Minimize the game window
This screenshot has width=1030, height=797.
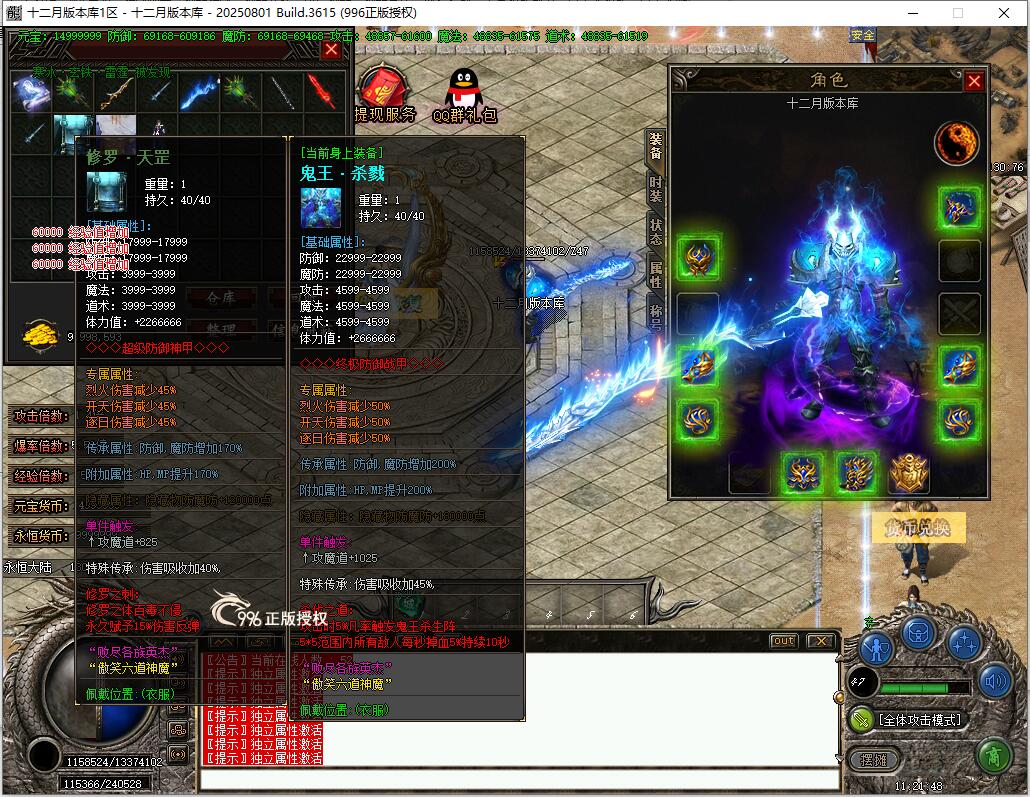[x=912, y=13]
